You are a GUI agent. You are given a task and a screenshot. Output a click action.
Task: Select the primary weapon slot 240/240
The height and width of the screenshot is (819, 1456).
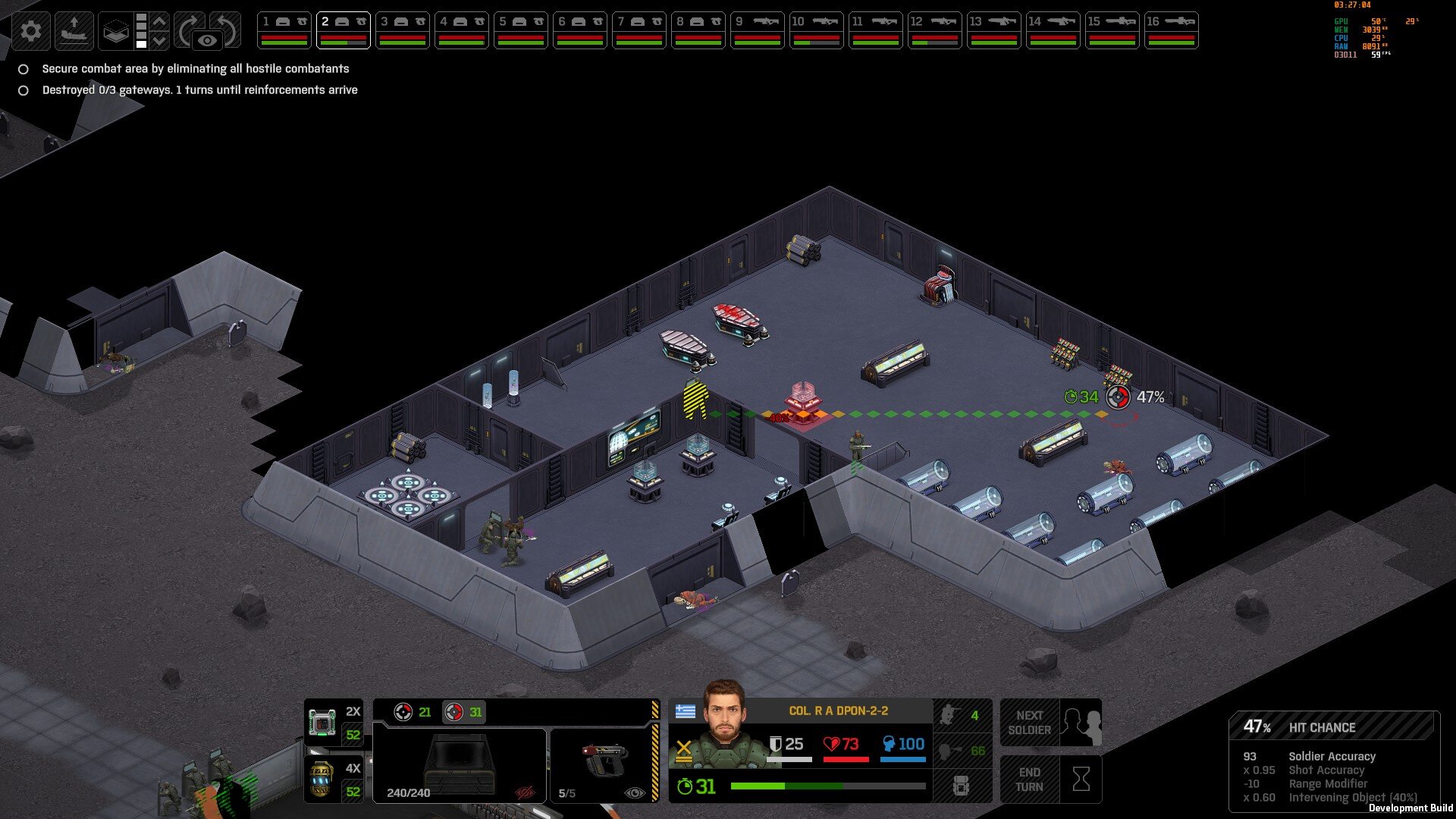[459, 764]
